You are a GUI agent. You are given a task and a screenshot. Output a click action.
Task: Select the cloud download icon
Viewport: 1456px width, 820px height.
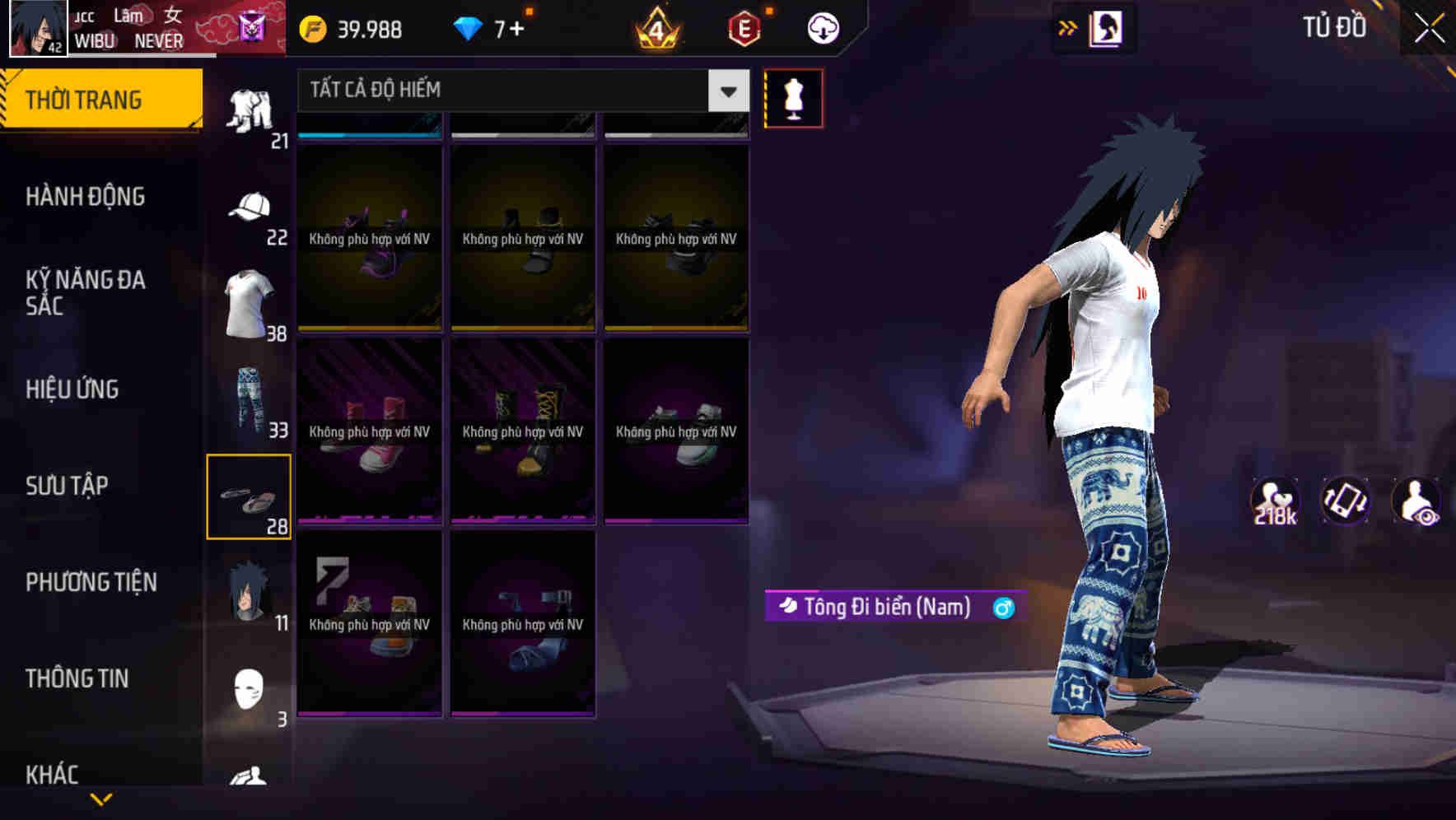tap(821, 27)
